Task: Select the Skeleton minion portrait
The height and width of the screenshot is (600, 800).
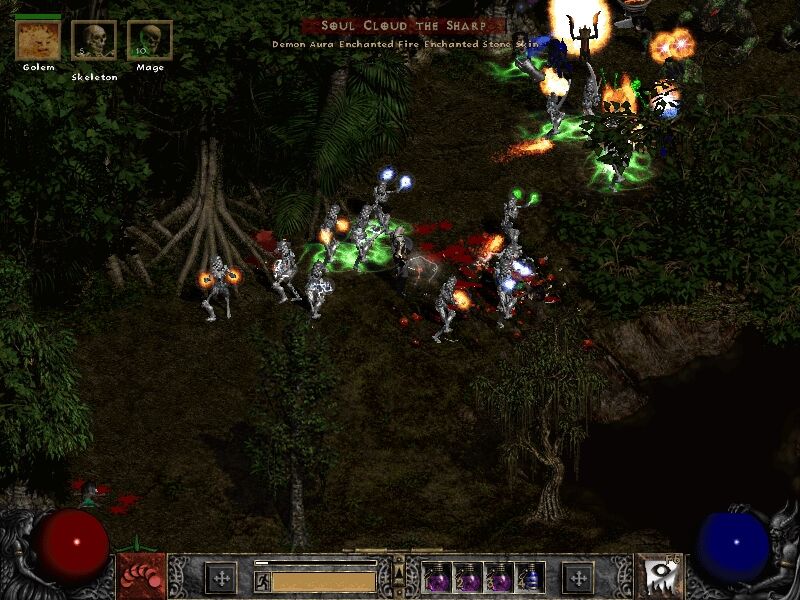Action: point(93,40)
